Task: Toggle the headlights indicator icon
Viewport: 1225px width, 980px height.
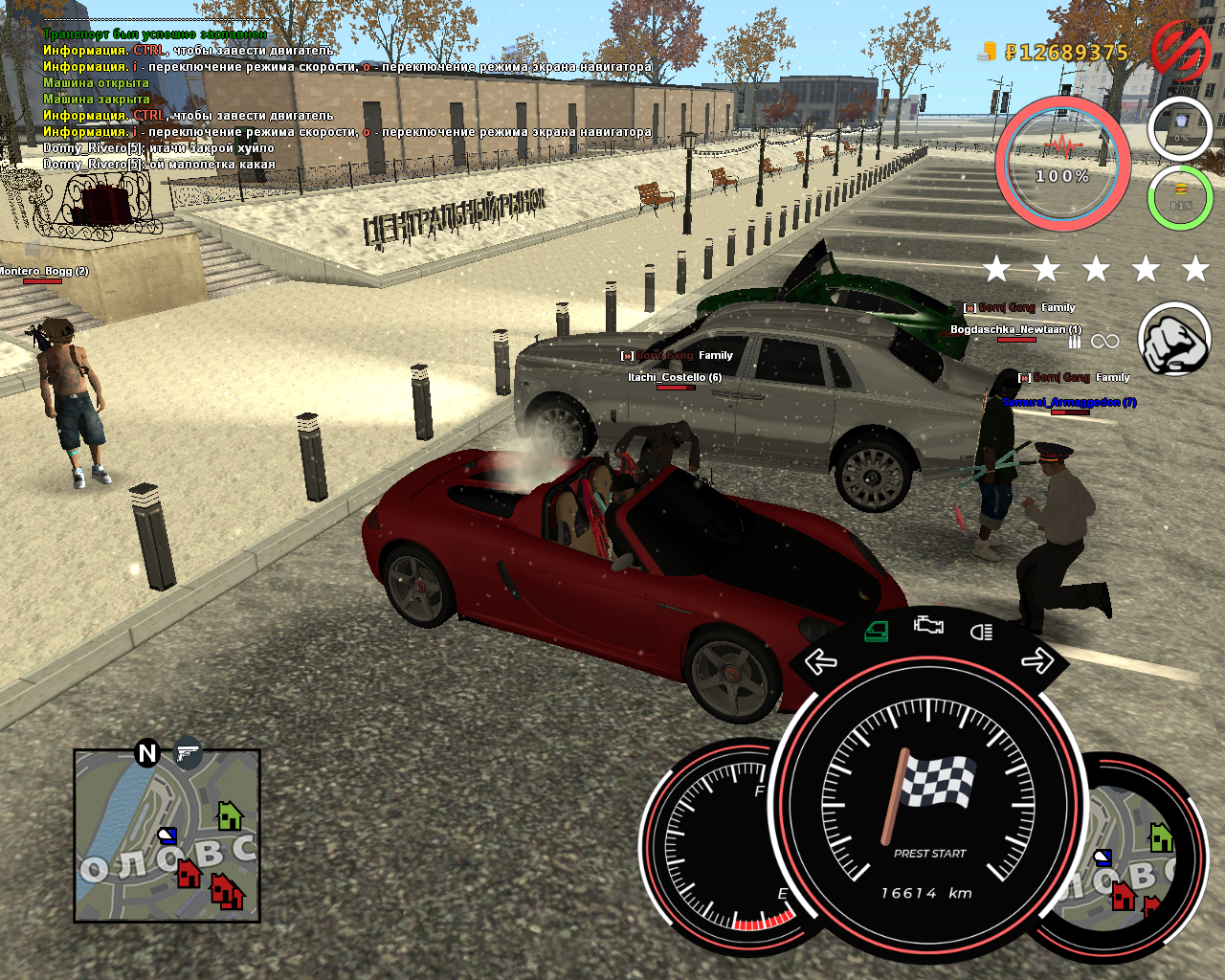Action: pyautogui.click(x=981, y=632)
